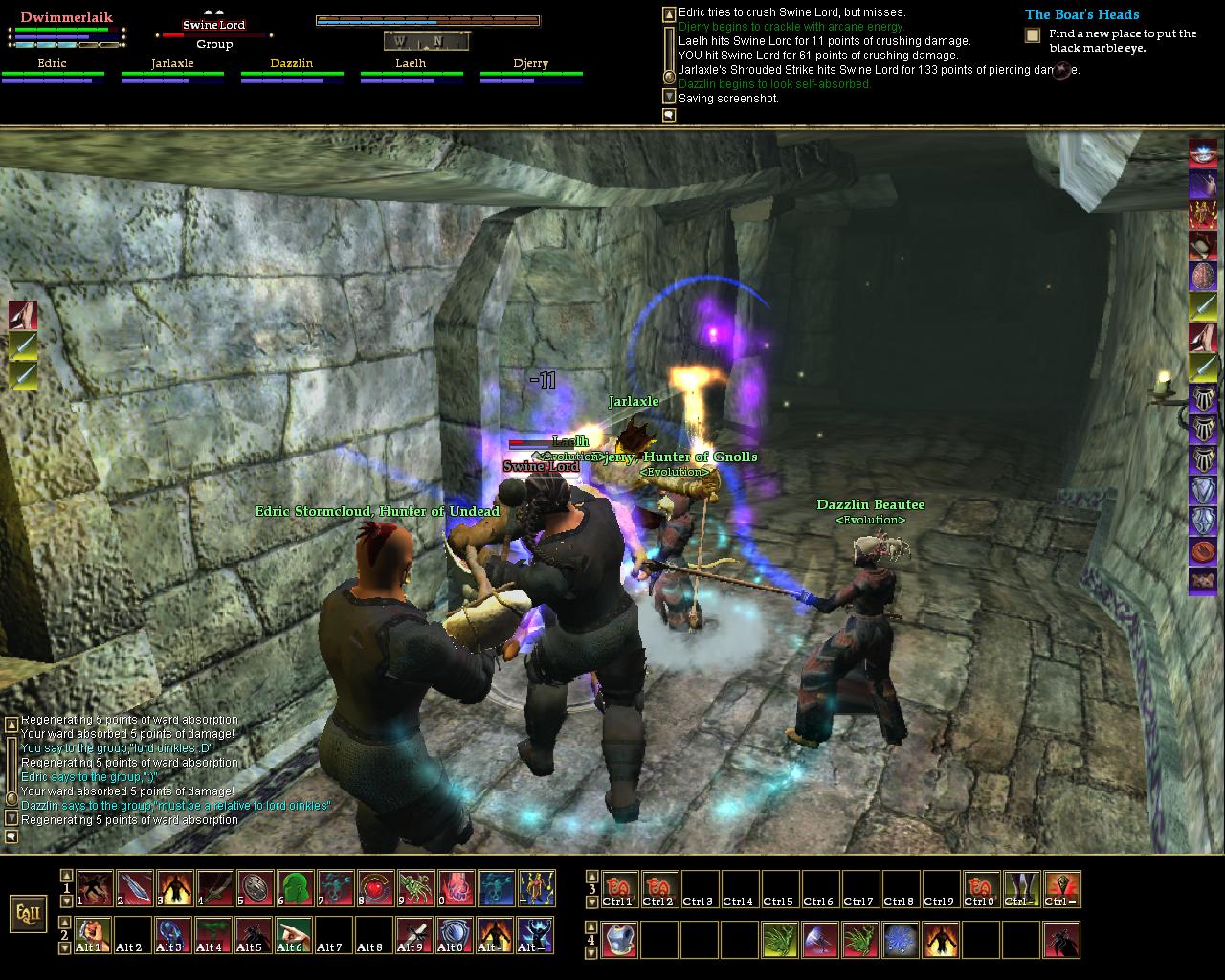Open The Boar's Heads quest tracker title
Screen dimensions: 1225x980
point(1081,14)
